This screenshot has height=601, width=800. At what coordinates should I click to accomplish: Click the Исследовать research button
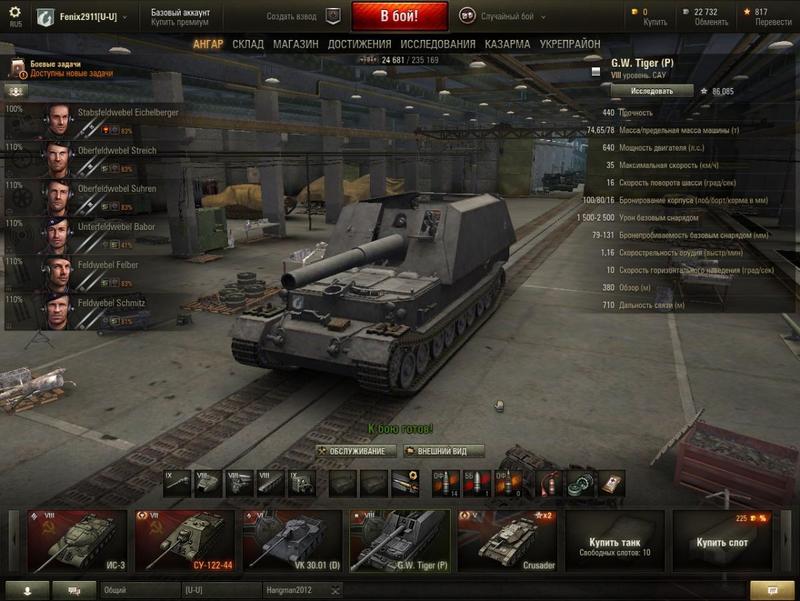(650, 91)
